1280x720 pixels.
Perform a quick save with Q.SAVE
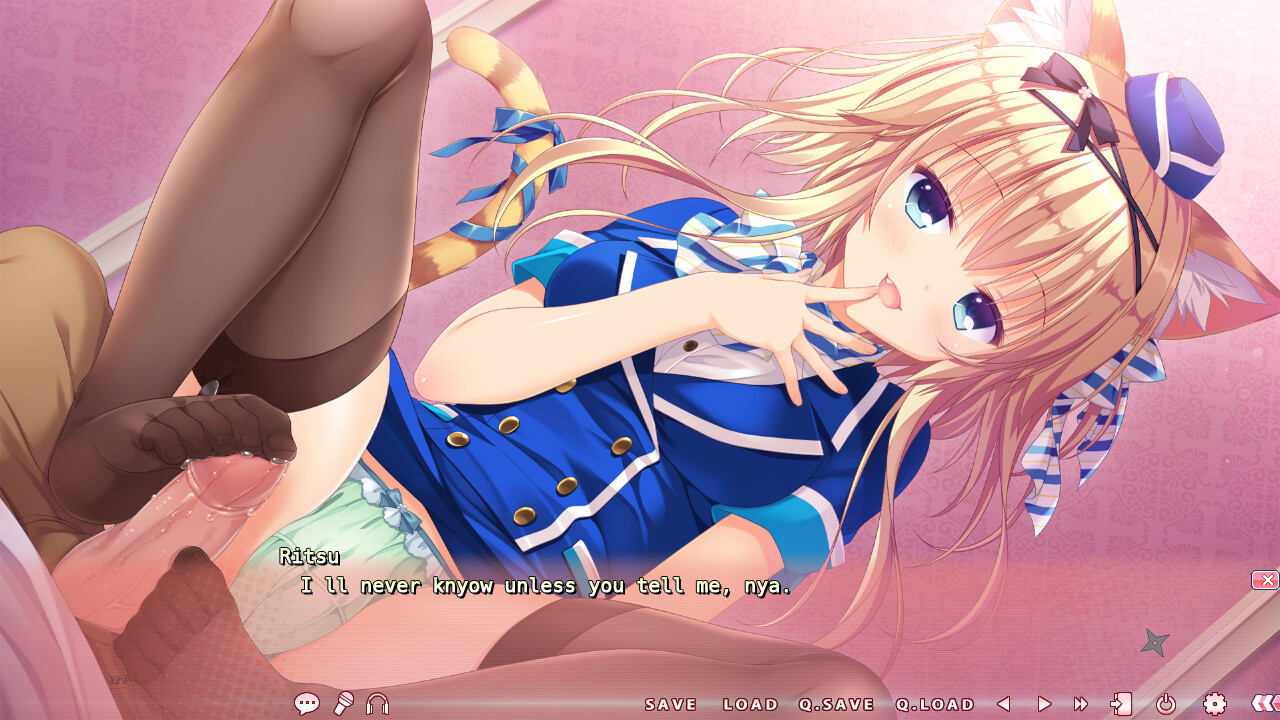(x=836, y=704)
